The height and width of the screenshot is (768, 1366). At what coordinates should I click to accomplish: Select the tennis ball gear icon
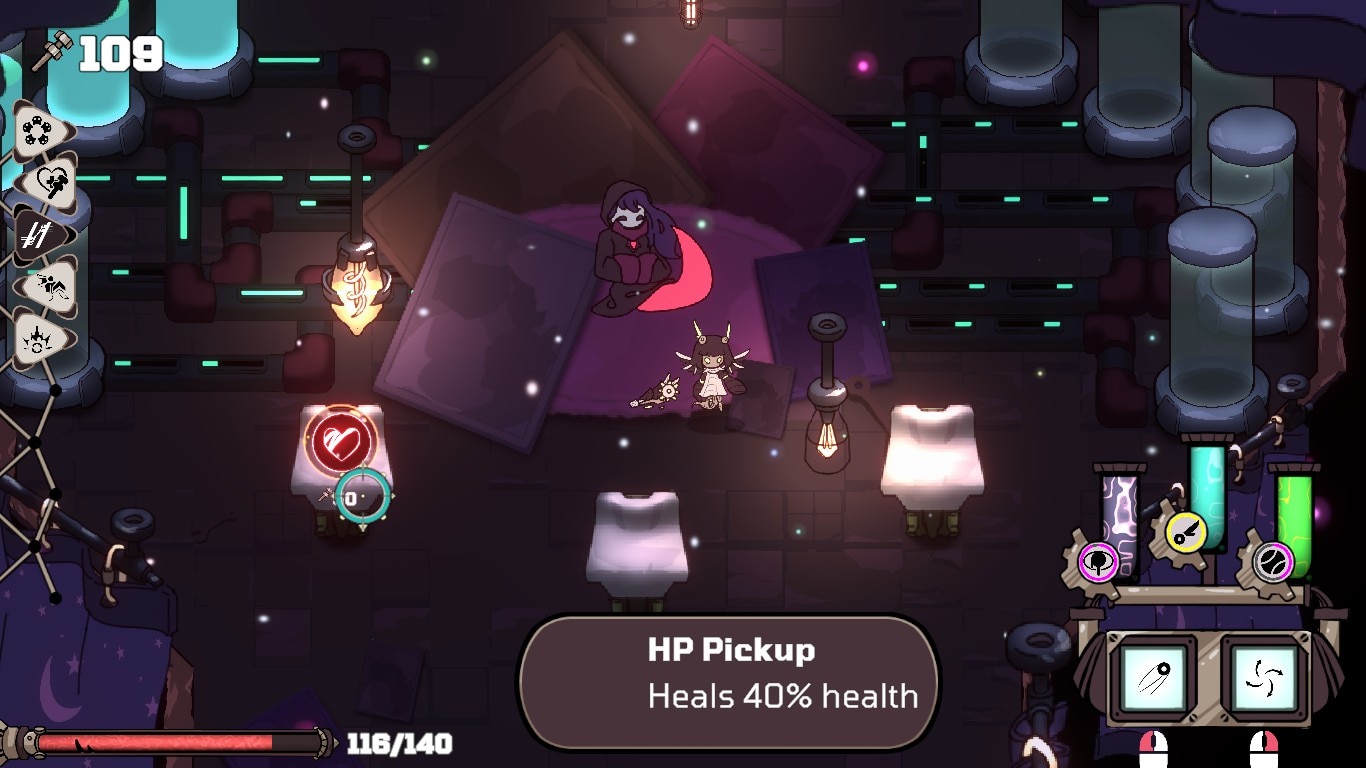(x=1273, y=561)
